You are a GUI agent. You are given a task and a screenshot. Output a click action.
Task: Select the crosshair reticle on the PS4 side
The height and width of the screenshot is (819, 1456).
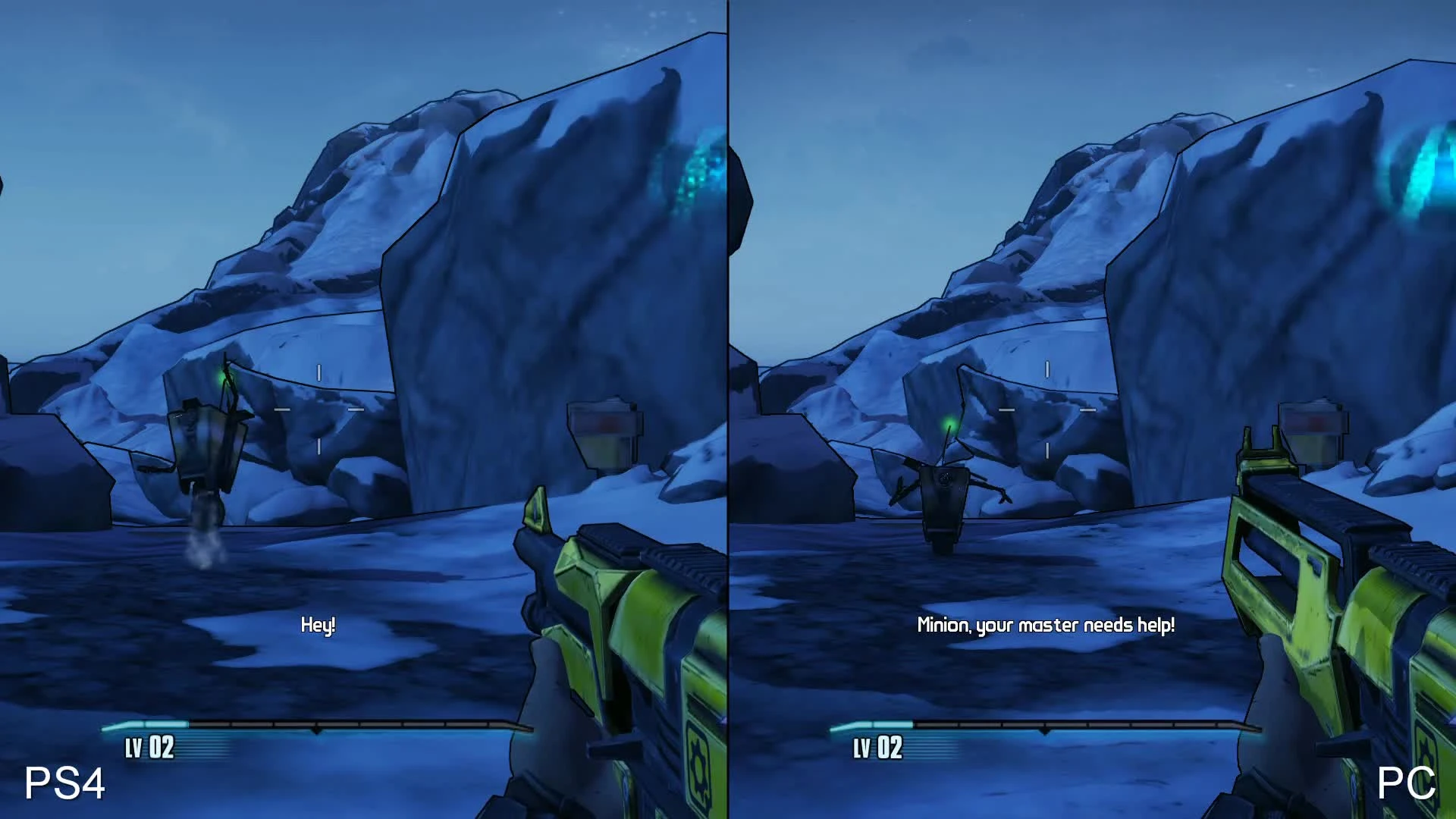[x=318, y=409]
